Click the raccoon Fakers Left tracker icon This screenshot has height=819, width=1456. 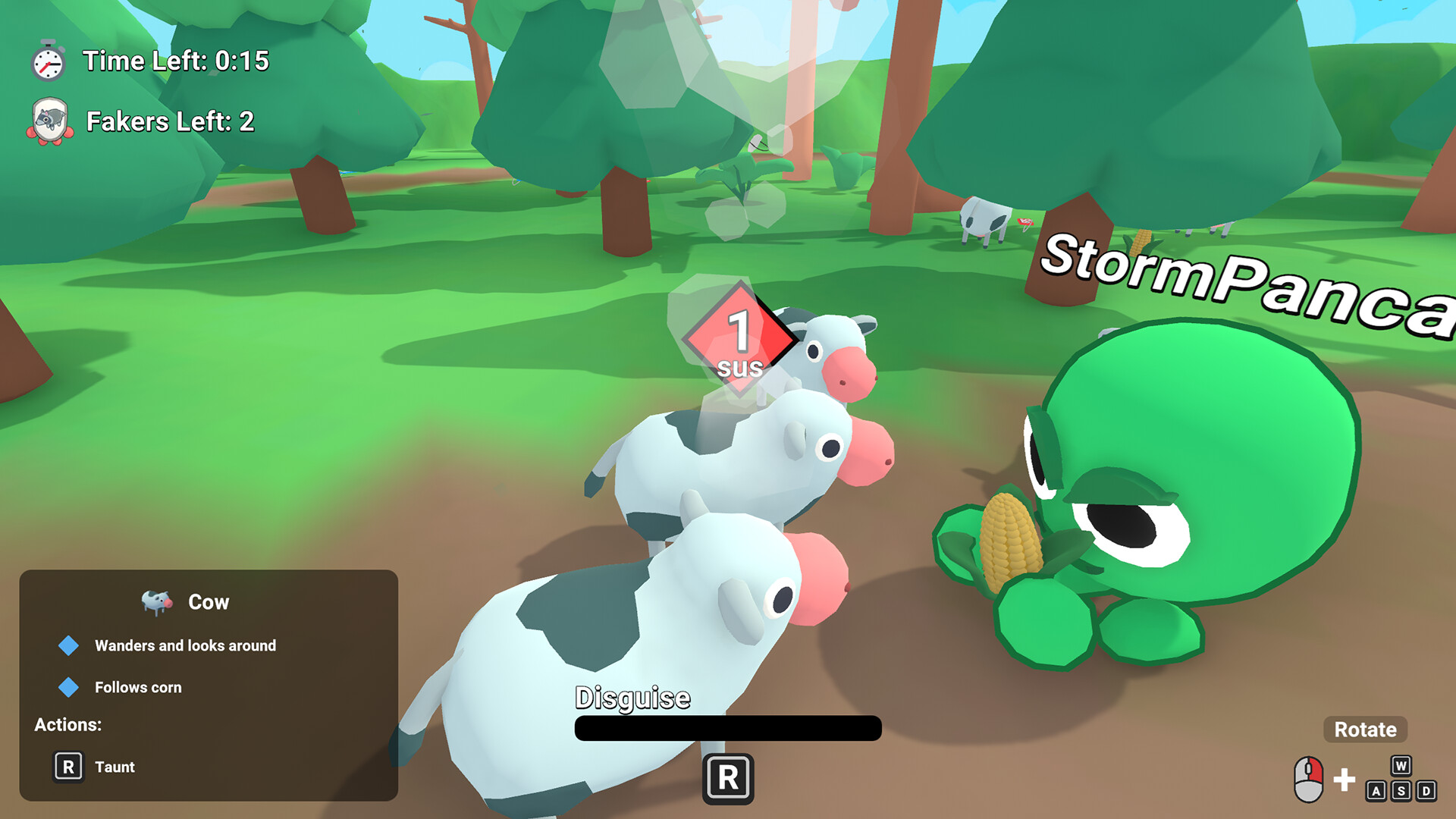click(50, 121)
